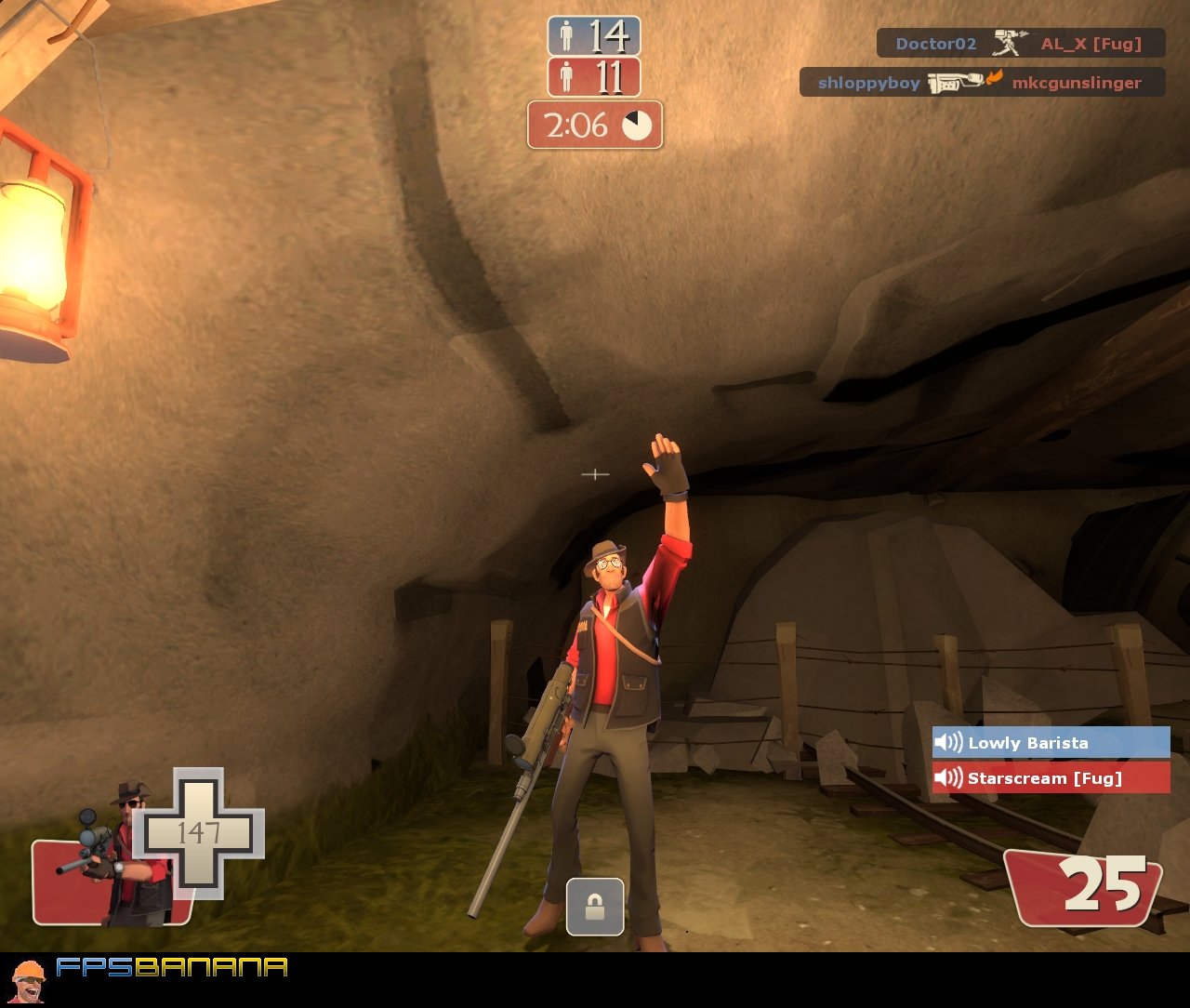
Task: Toggle the padlock indicator below the Sniper
Action: coord(595,909)
